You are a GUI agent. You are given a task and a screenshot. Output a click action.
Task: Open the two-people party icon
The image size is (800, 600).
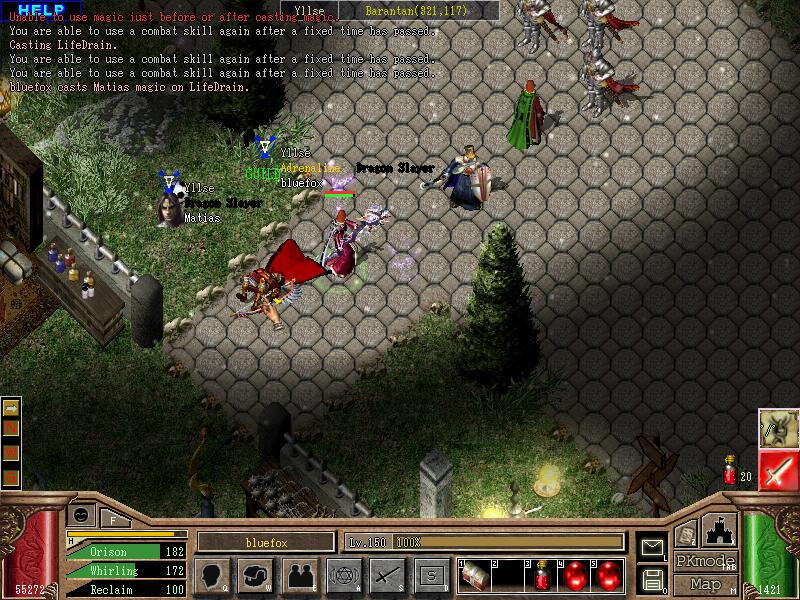pyautogui.click(x=299, y=575)
